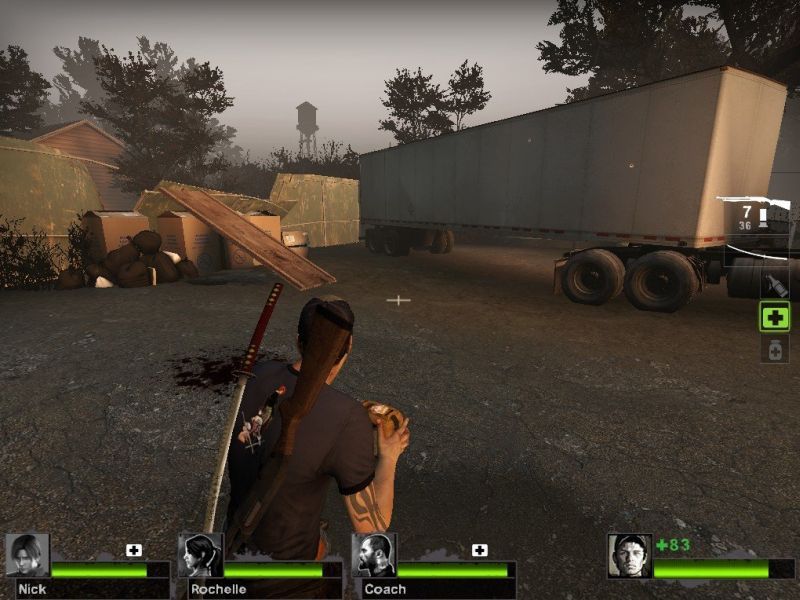
Task: Select the molotov bottle slot
Action: click(775, 285)
